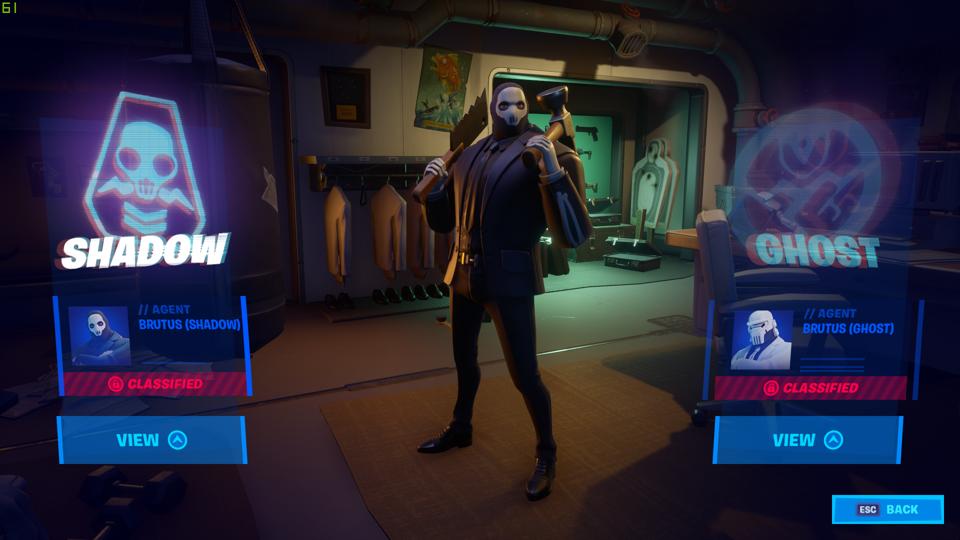Image resolution: width=960 pixels, height=540 pixels.
Task: Select the Brutus (Ghost) agent card
Action: [811, 347]
